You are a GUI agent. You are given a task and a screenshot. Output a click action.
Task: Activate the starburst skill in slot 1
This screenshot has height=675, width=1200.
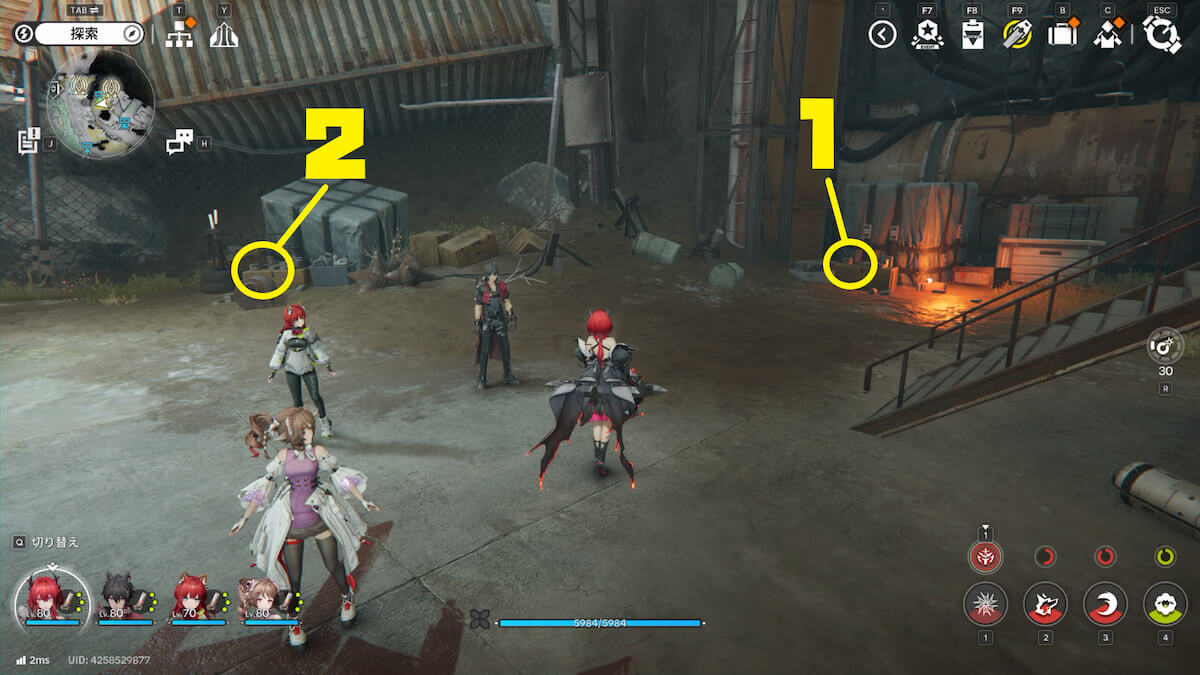click(985, 604)
